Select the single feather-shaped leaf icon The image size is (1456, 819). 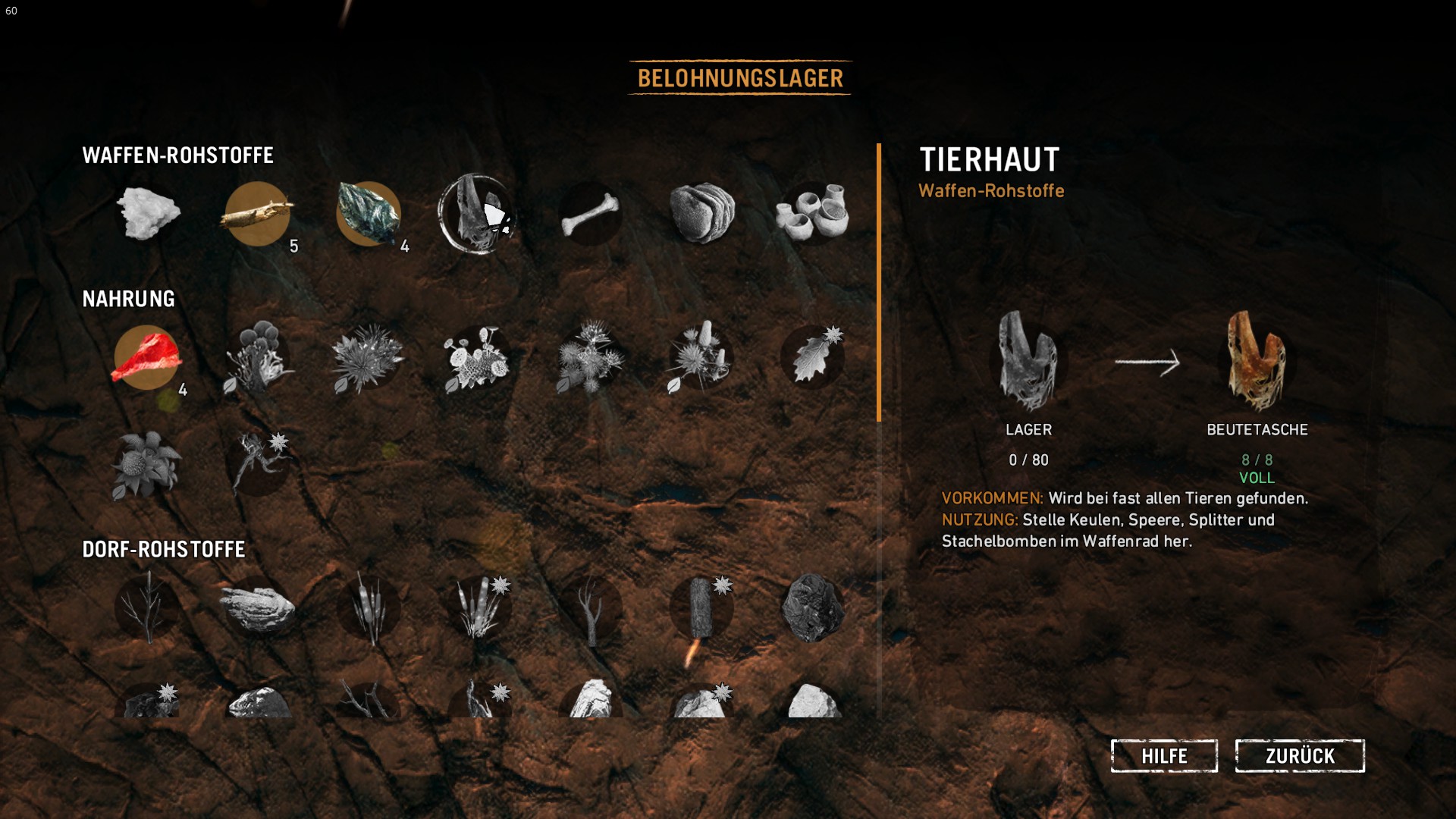click(x=811, y=358)
